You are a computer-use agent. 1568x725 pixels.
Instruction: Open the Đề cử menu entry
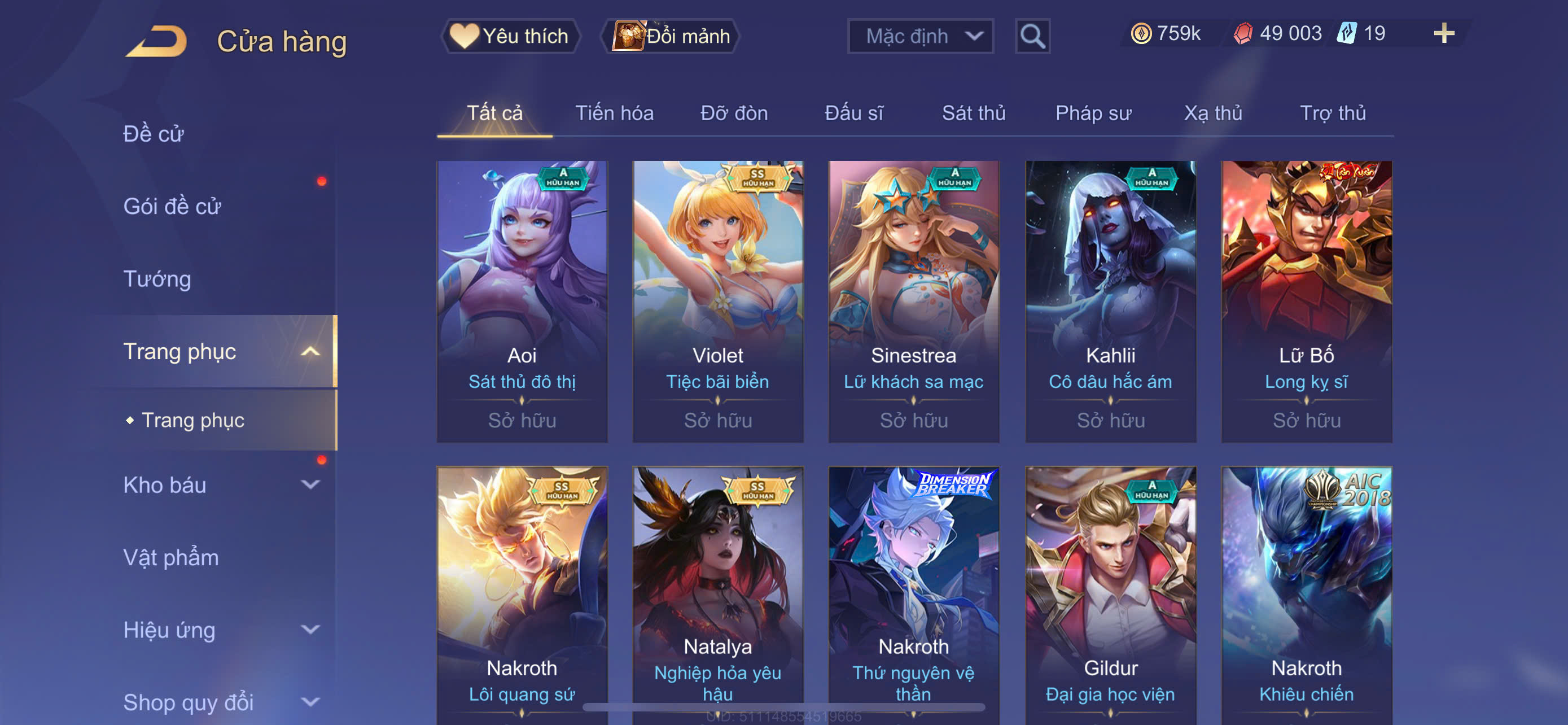point(154,134)
